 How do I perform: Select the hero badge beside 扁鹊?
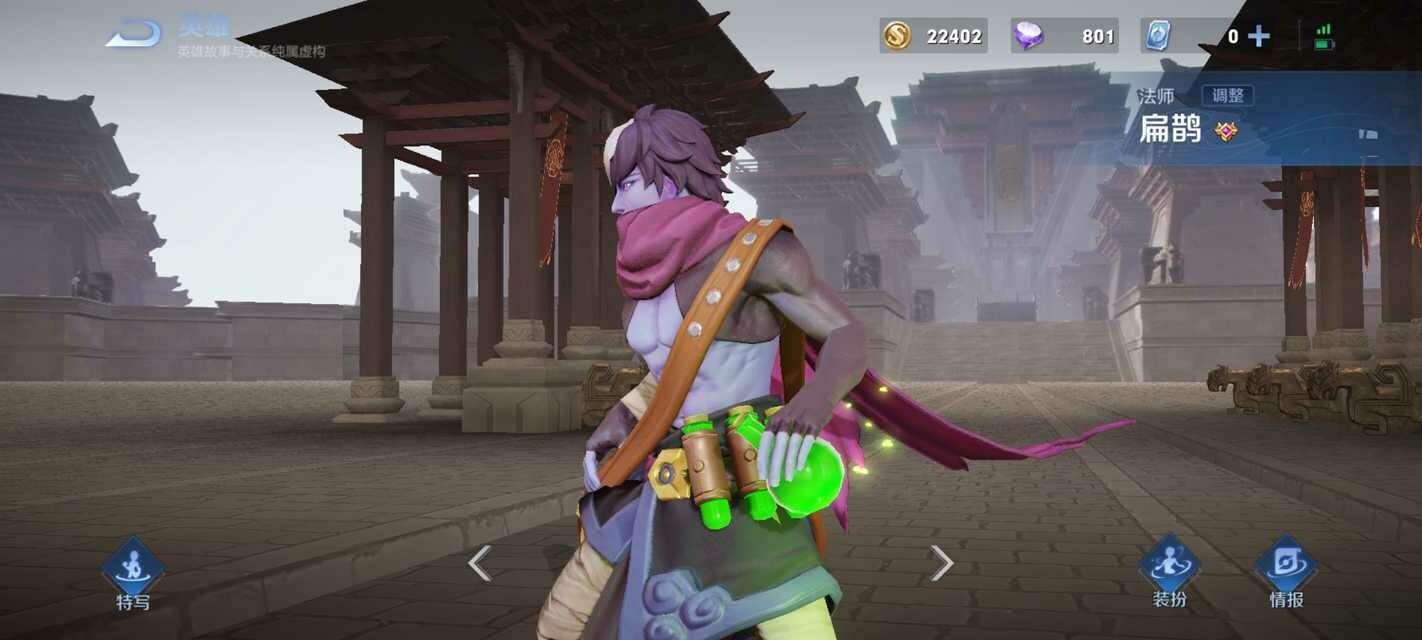point(1226,131)
